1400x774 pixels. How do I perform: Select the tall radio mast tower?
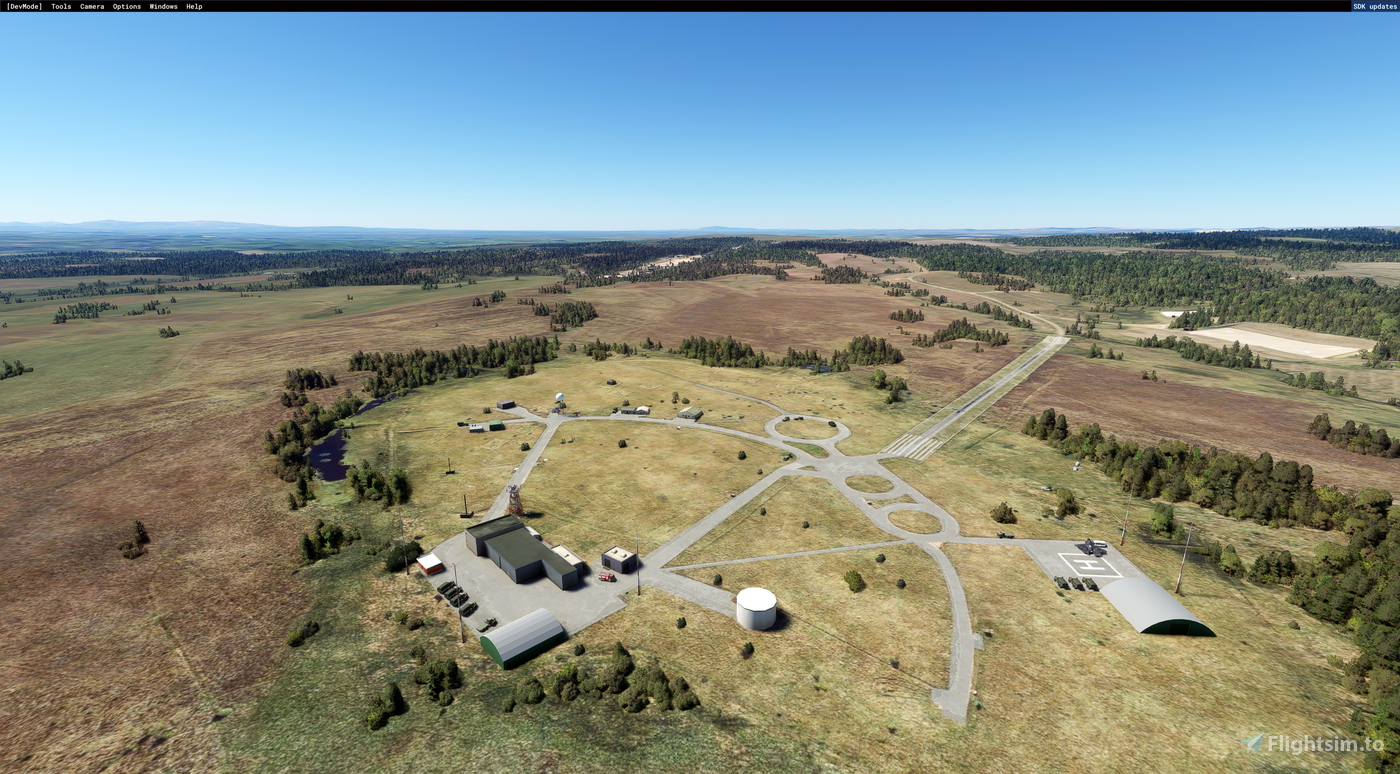click(514, 500)
